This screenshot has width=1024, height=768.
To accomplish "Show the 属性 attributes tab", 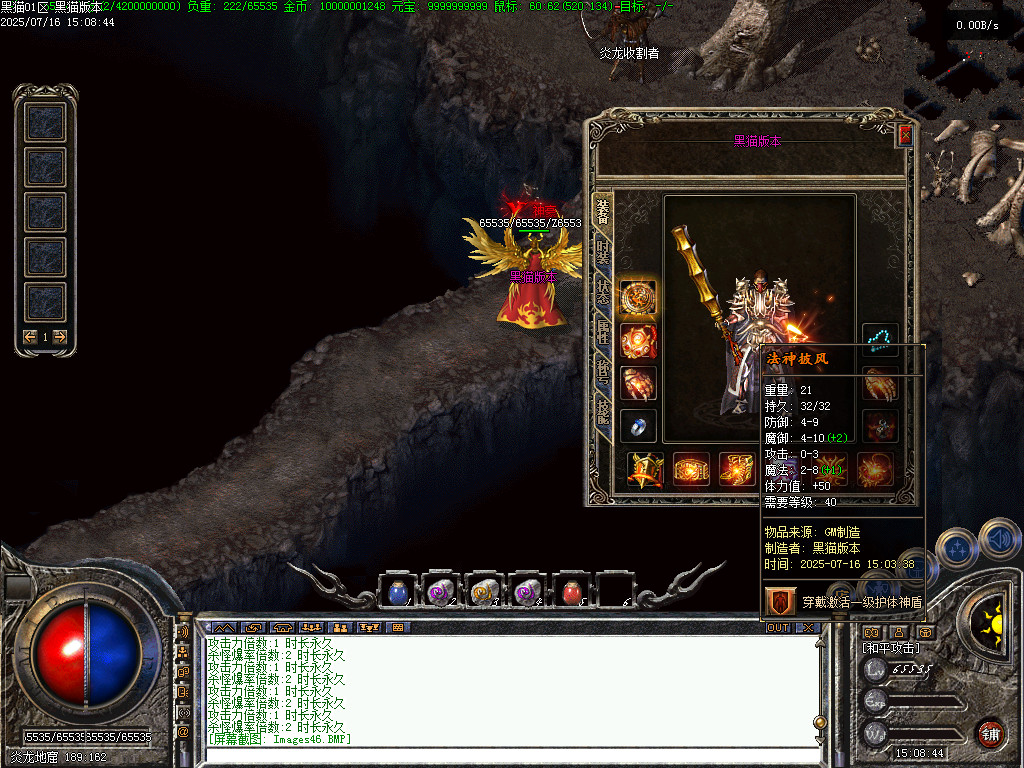I will 603,330.
